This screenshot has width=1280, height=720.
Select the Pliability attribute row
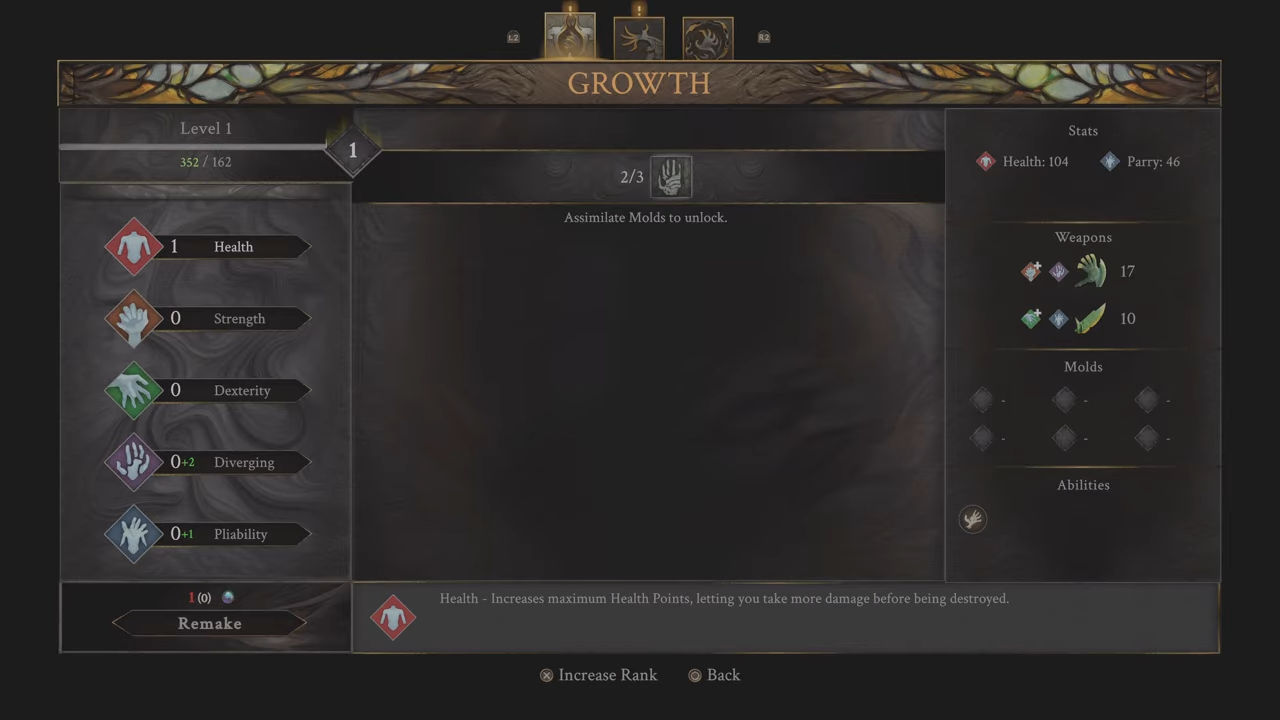pyautogui.click(x=210, y=535)
